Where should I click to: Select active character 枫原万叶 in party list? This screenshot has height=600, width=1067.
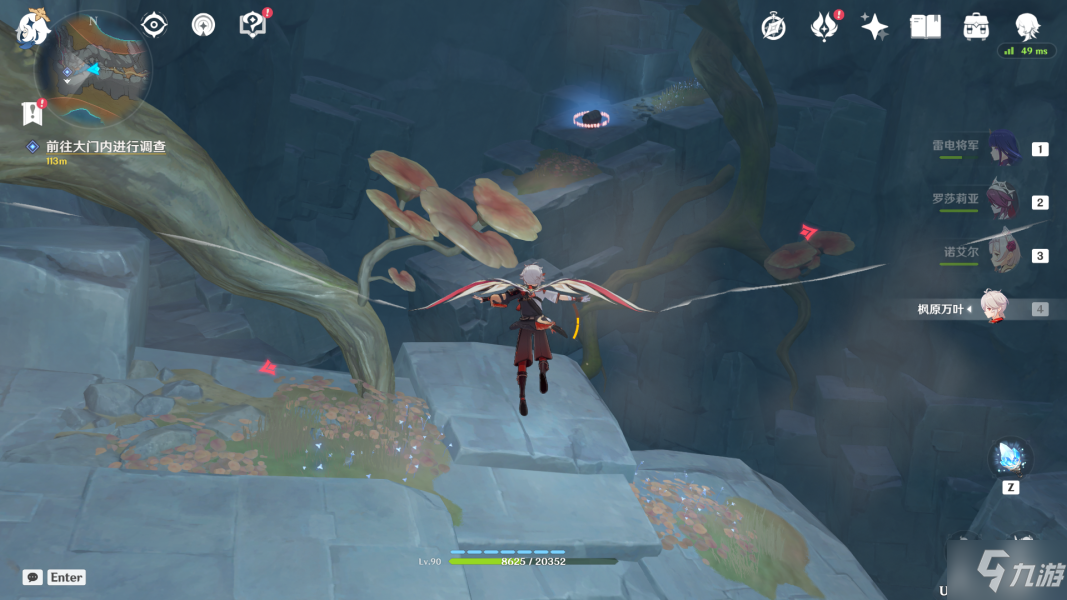coord(992,309)
